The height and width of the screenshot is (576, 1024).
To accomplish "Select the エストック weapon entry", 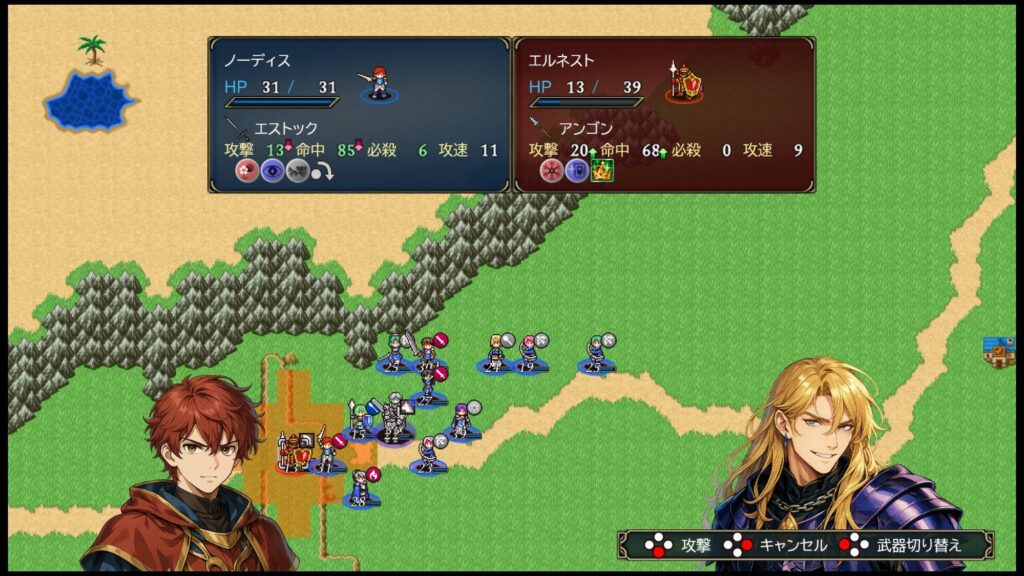I will [284, 128].
